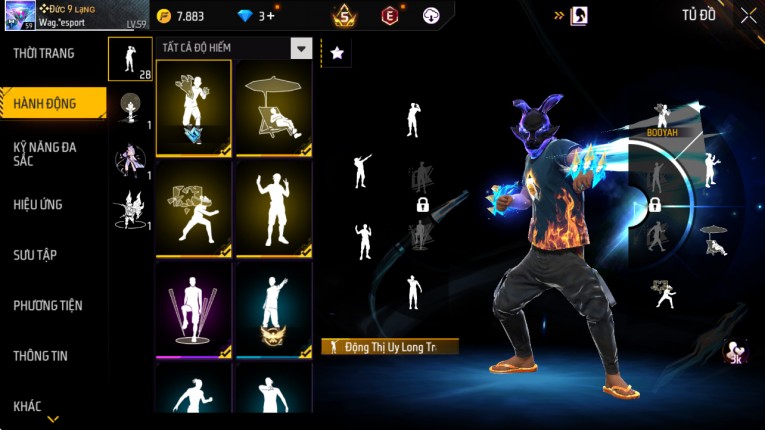Close the Tủ Đồ screen with the X
Screen dimensions: 765x430
[x=748, y=15]
